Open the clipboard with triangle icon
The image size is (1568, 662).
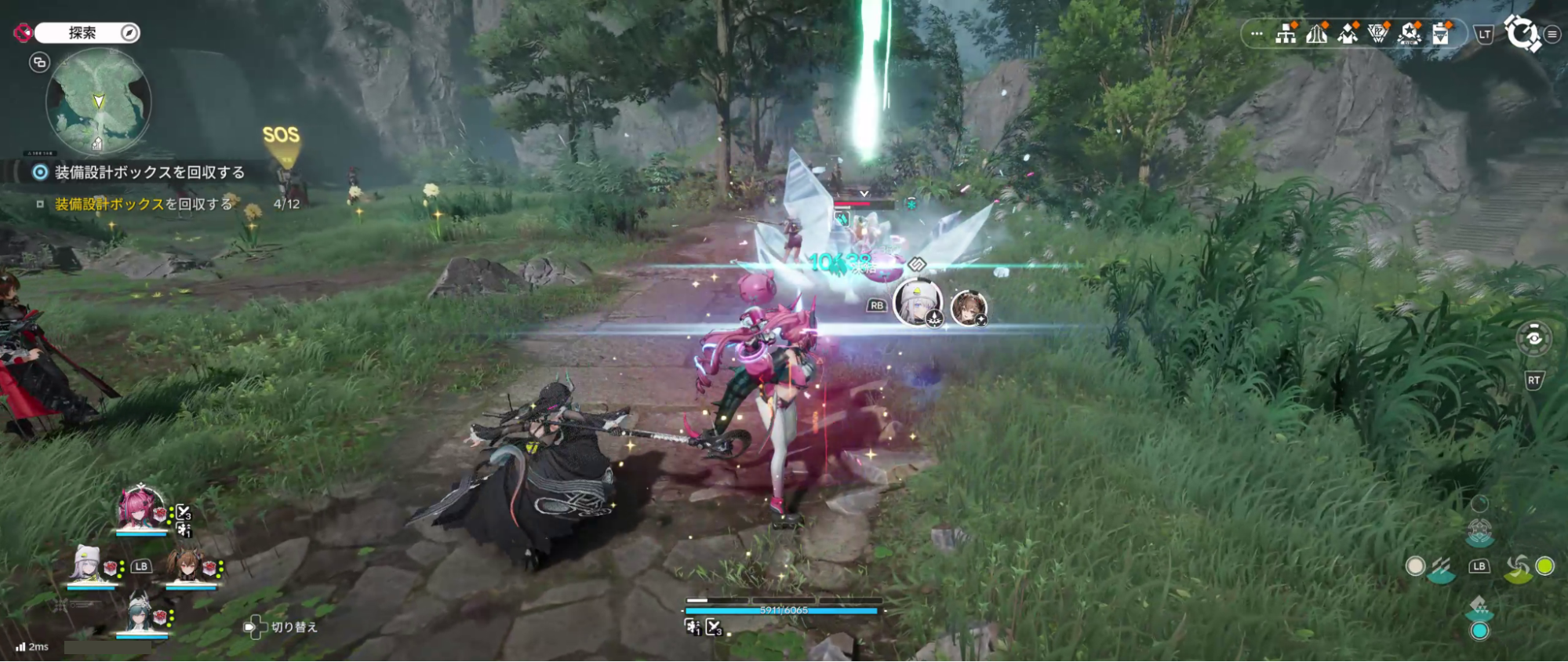pos(1441,35)
